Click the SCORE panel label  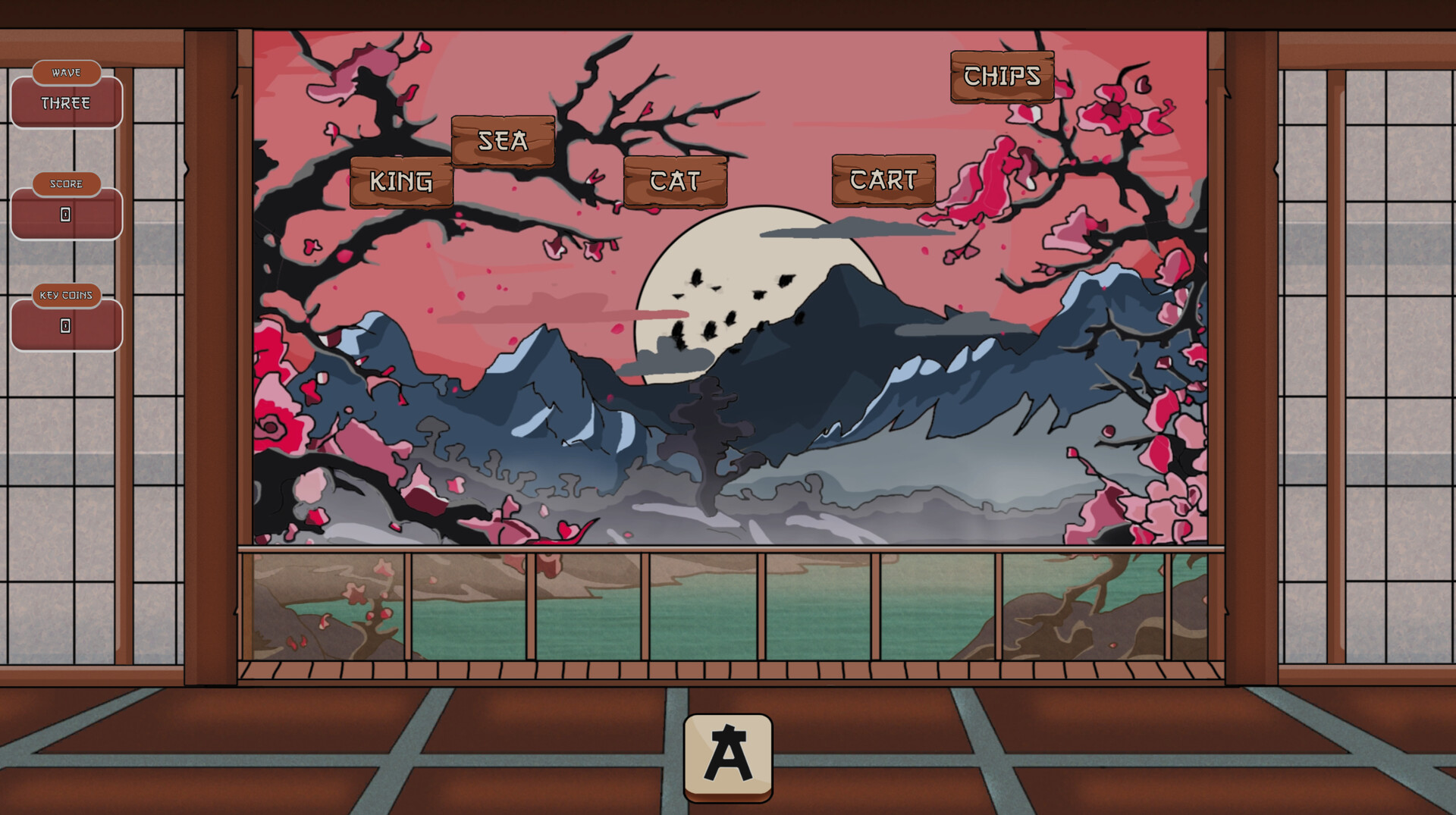coord(65,183)
